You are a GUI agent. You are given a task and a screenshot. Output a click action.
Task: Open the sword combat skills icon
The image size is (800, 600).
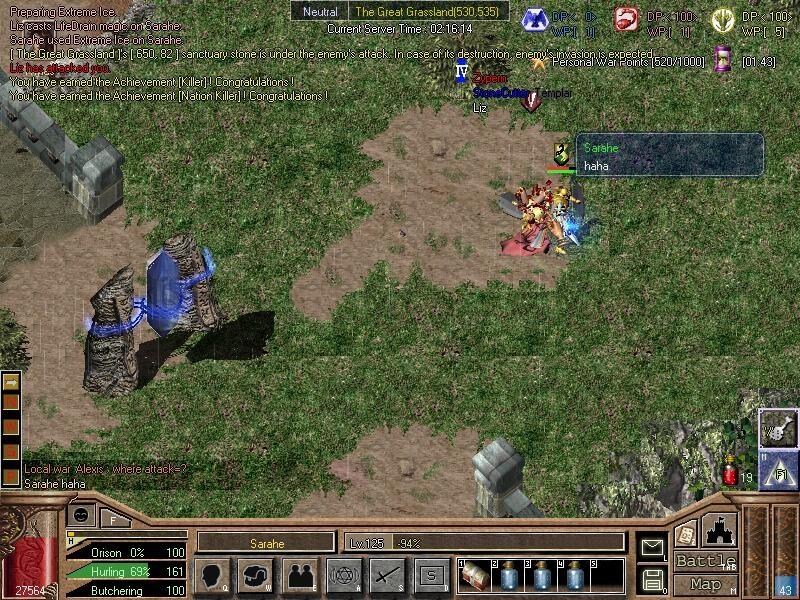pos(387,575)
